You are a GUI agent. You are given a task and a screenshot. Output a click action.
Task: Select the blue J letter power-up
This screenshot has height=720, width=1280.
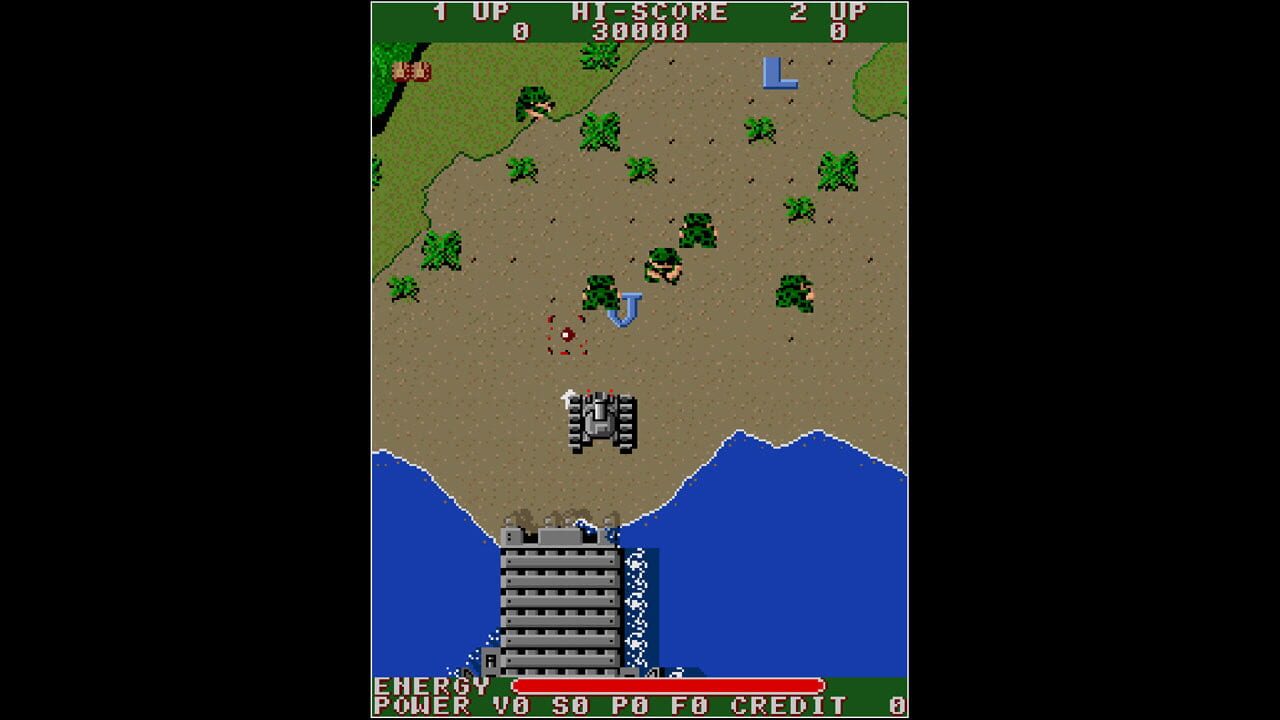(625, 308)
